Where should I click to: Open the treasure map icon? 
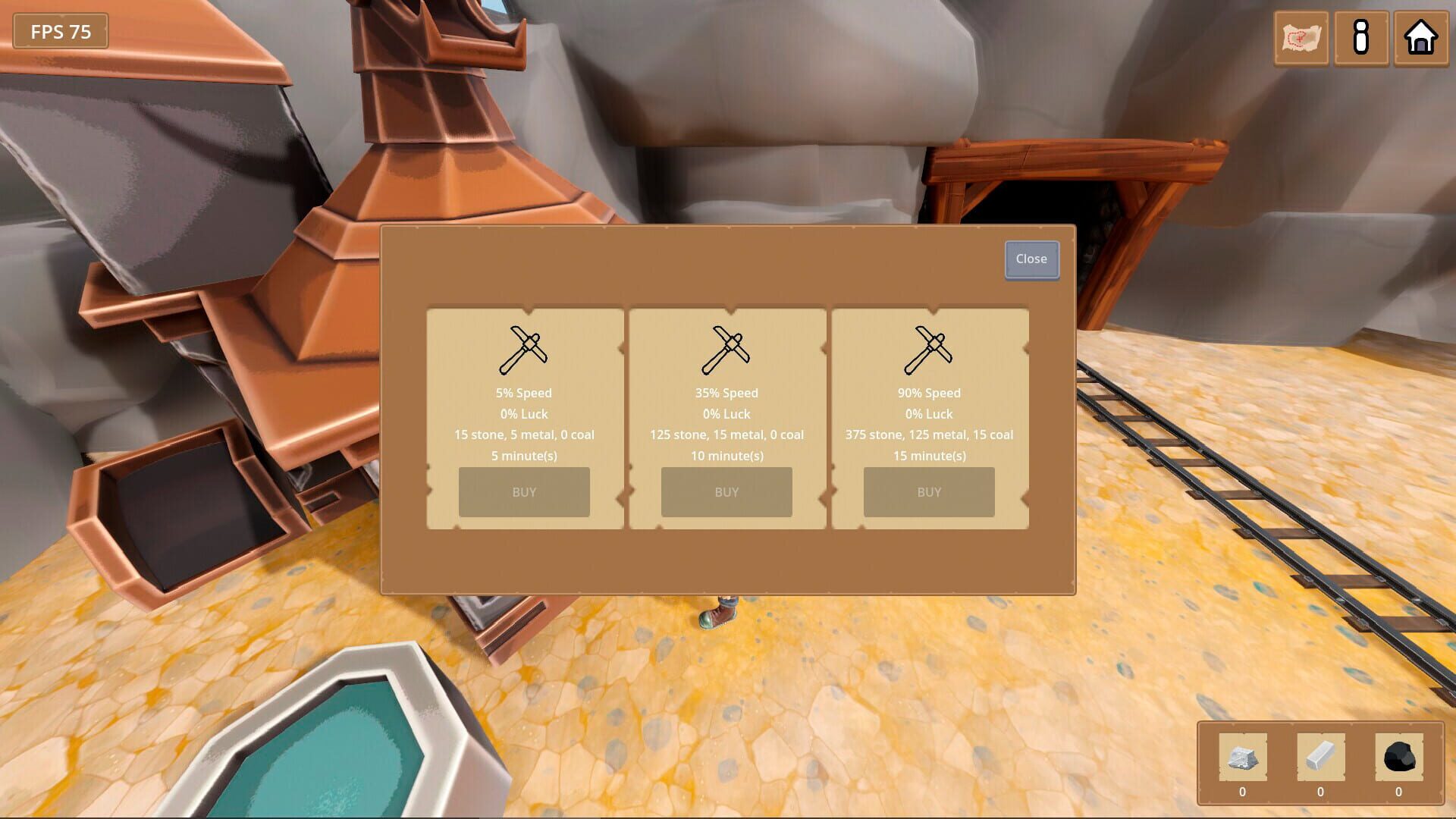click(1300, 39)
